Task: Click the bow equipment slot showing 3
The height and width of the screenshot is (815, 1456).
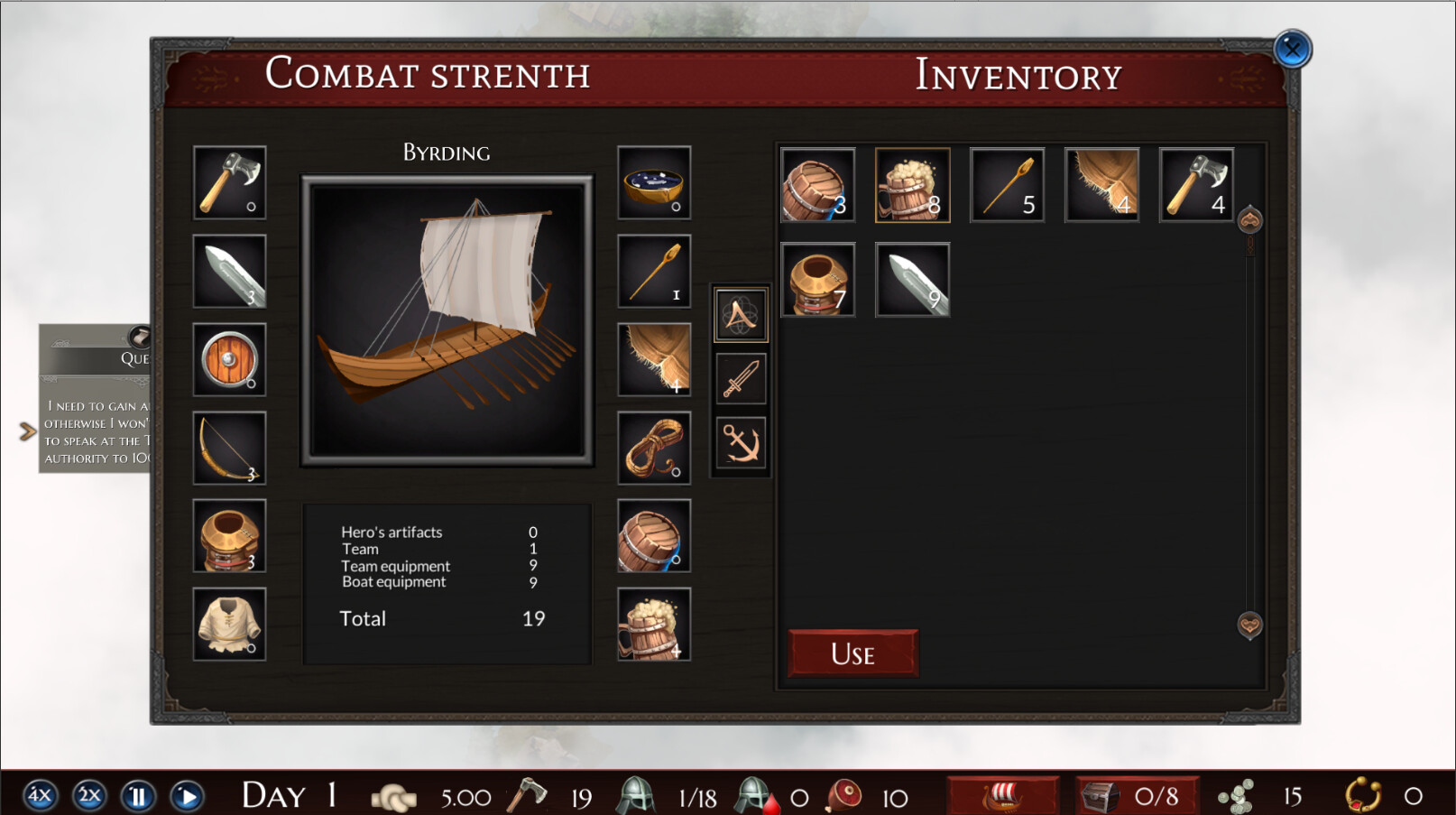Action: (228, 448)
